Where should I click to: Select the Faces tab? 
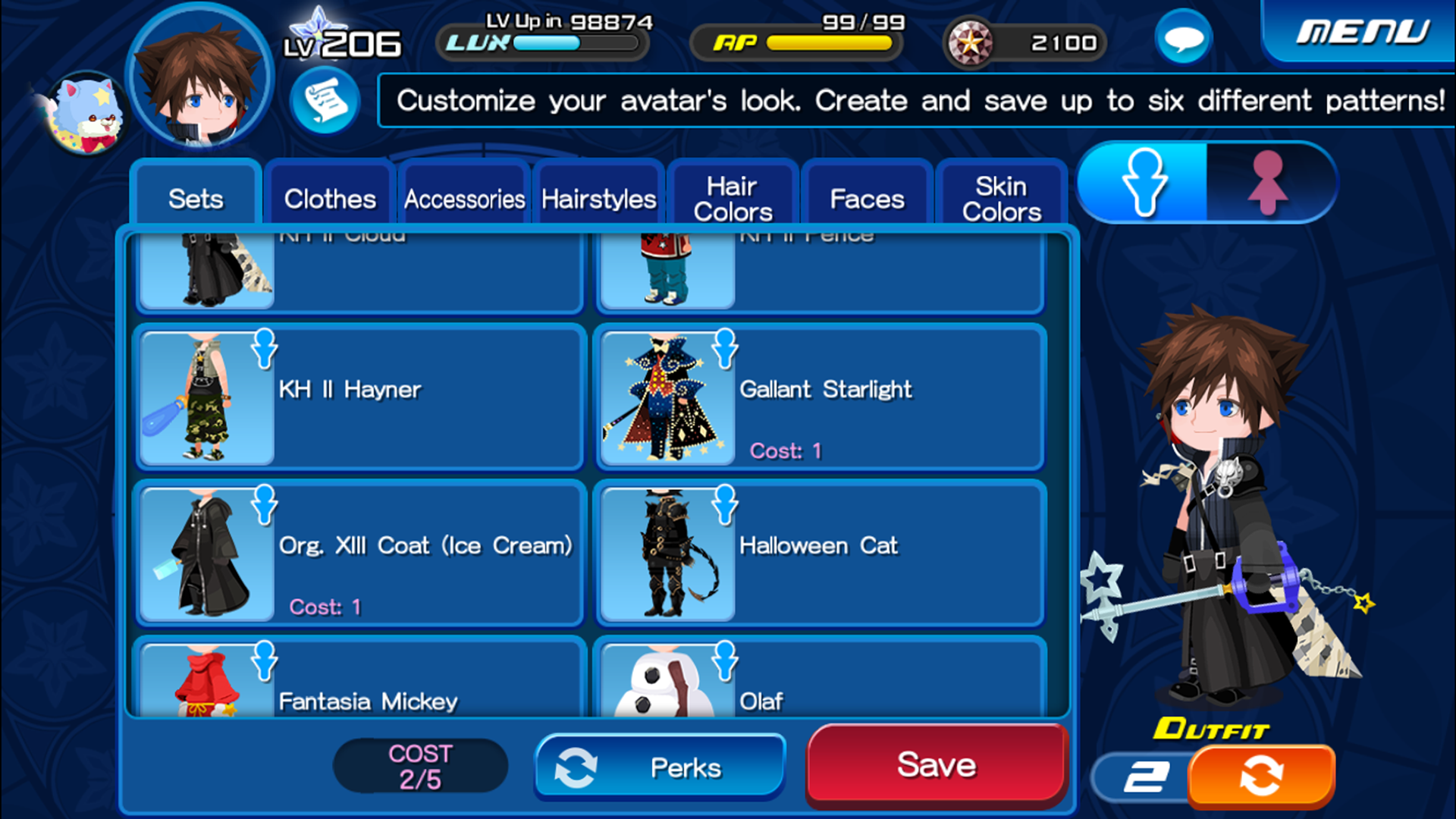(867, 197)
